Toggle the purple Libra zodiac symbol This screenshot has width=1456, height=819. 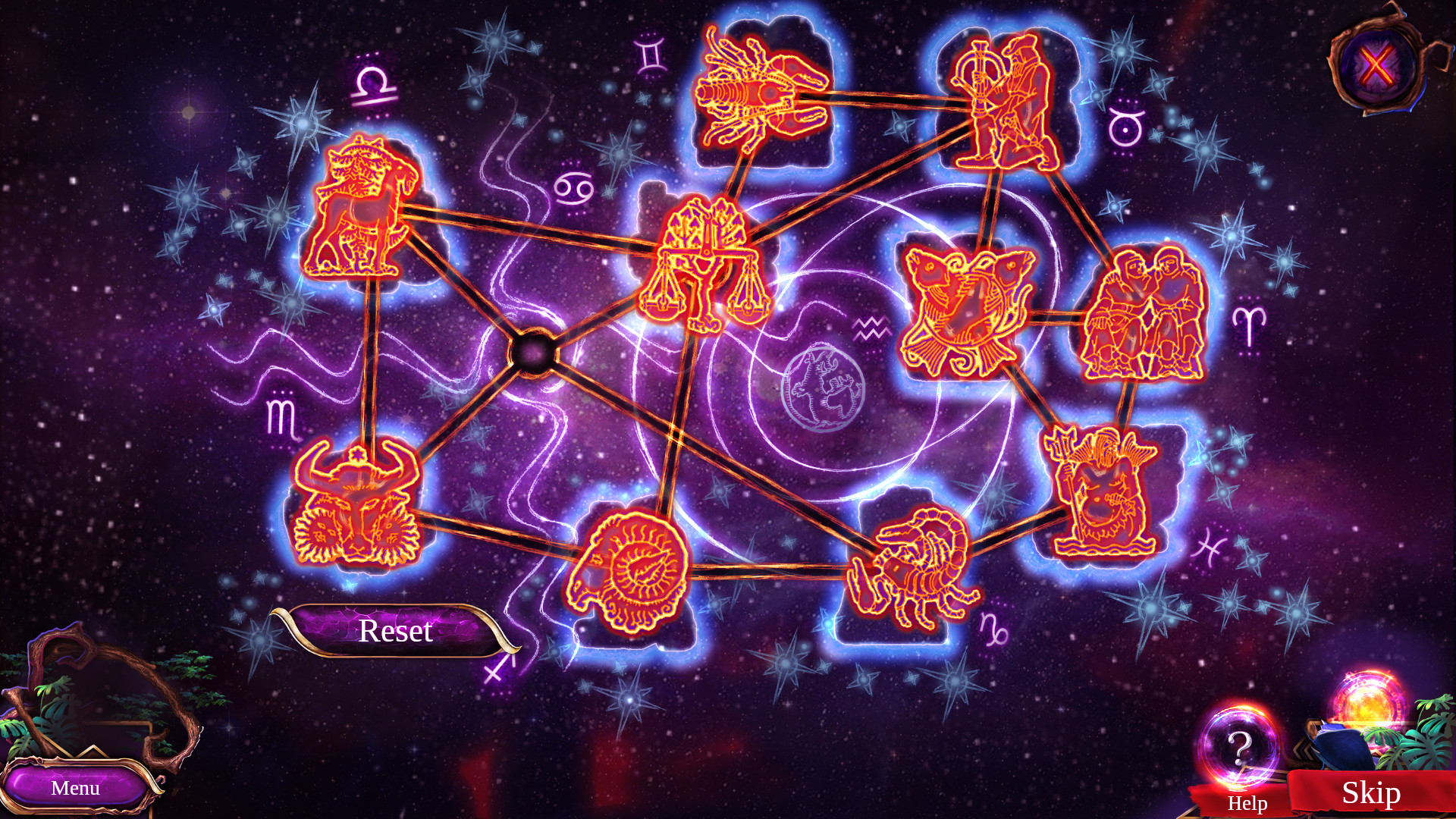pyautogui.click(x=372, y=87)
